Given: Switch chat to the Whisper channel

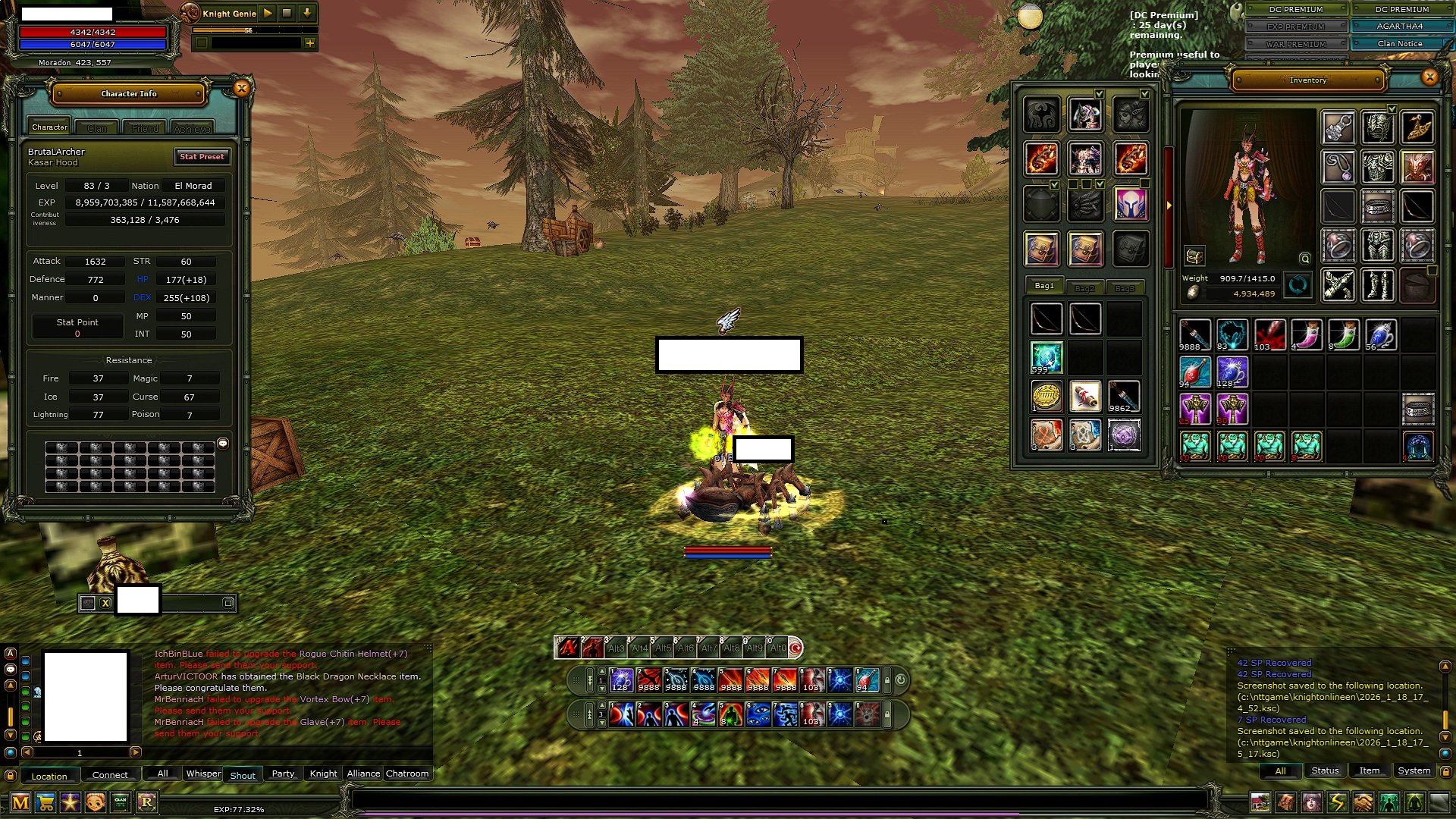Looking at the screenshot, I should [x=203, y=773].
